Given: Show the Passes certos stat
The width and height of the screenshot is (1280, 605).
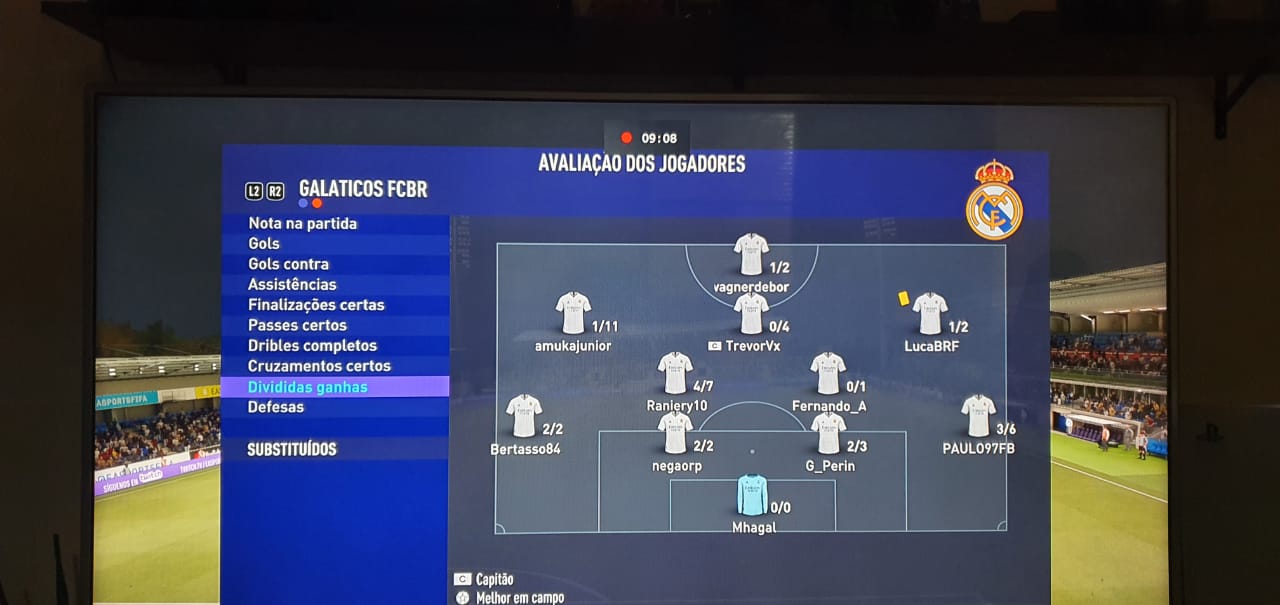Looking at the screenshot, I should (x=297, y=325).
